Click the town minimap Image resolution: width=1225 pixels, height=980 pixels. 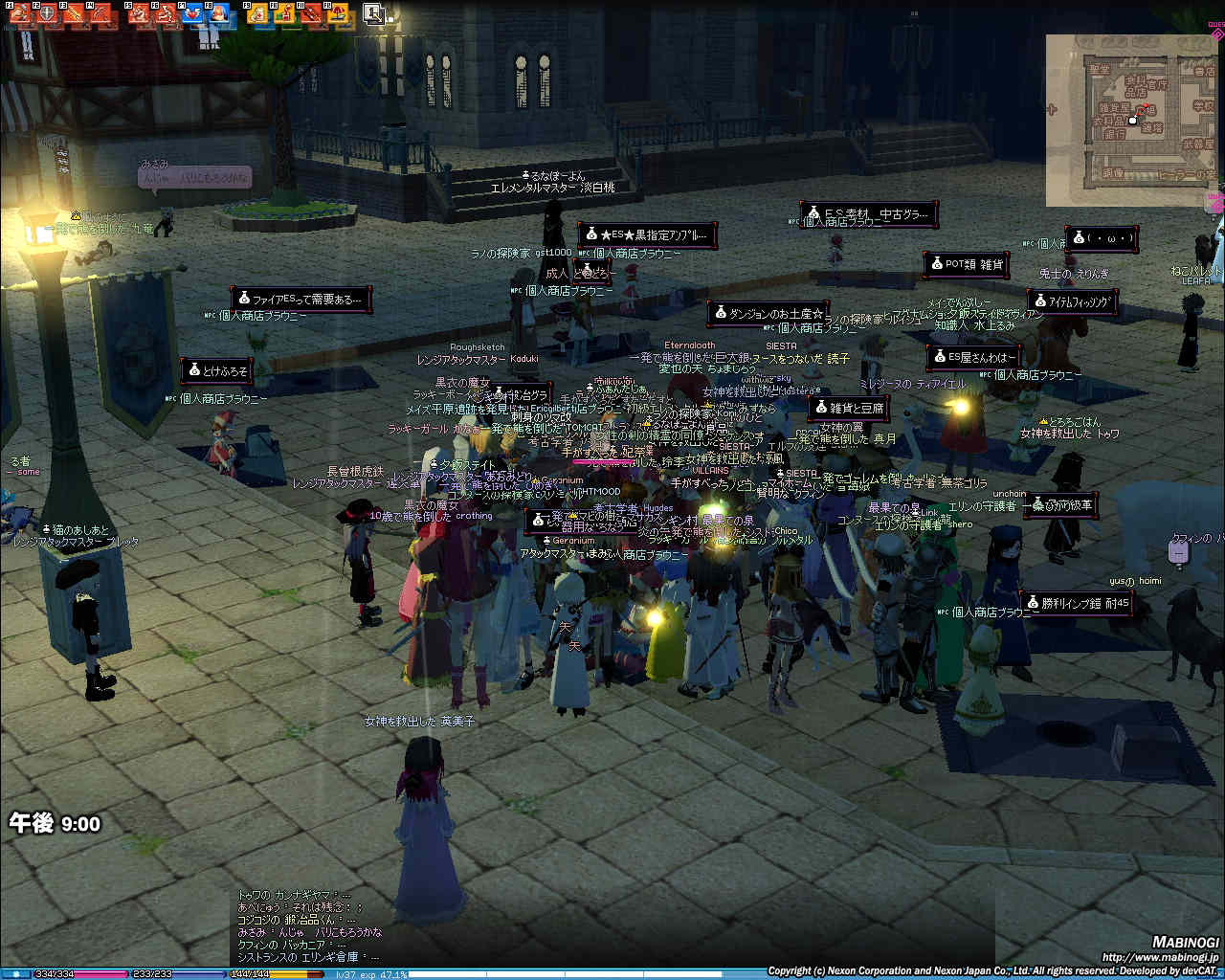click(1129, 120)
